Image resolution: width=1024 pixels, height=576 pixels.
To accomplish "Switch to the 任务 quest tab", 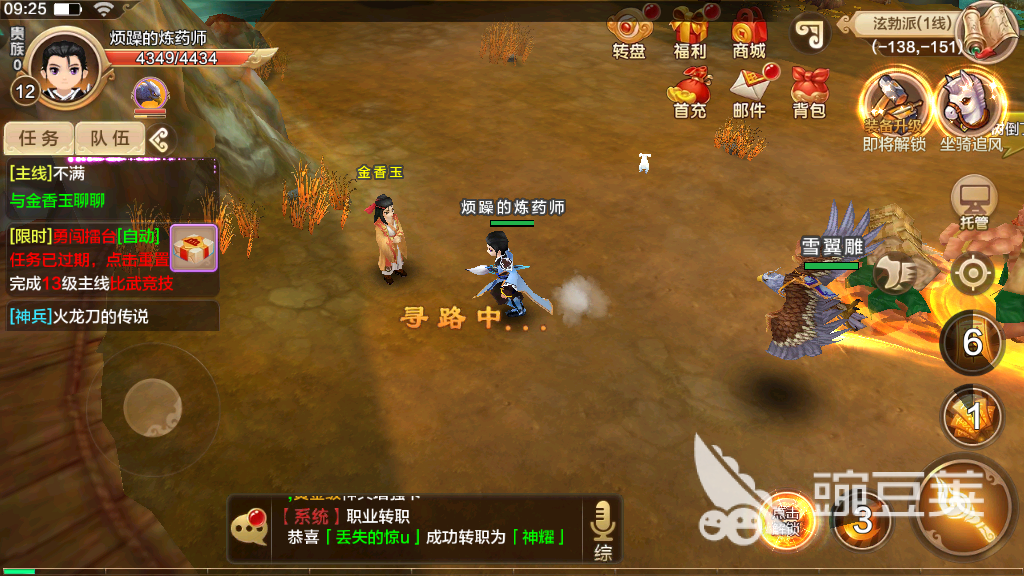I will 39,139.
